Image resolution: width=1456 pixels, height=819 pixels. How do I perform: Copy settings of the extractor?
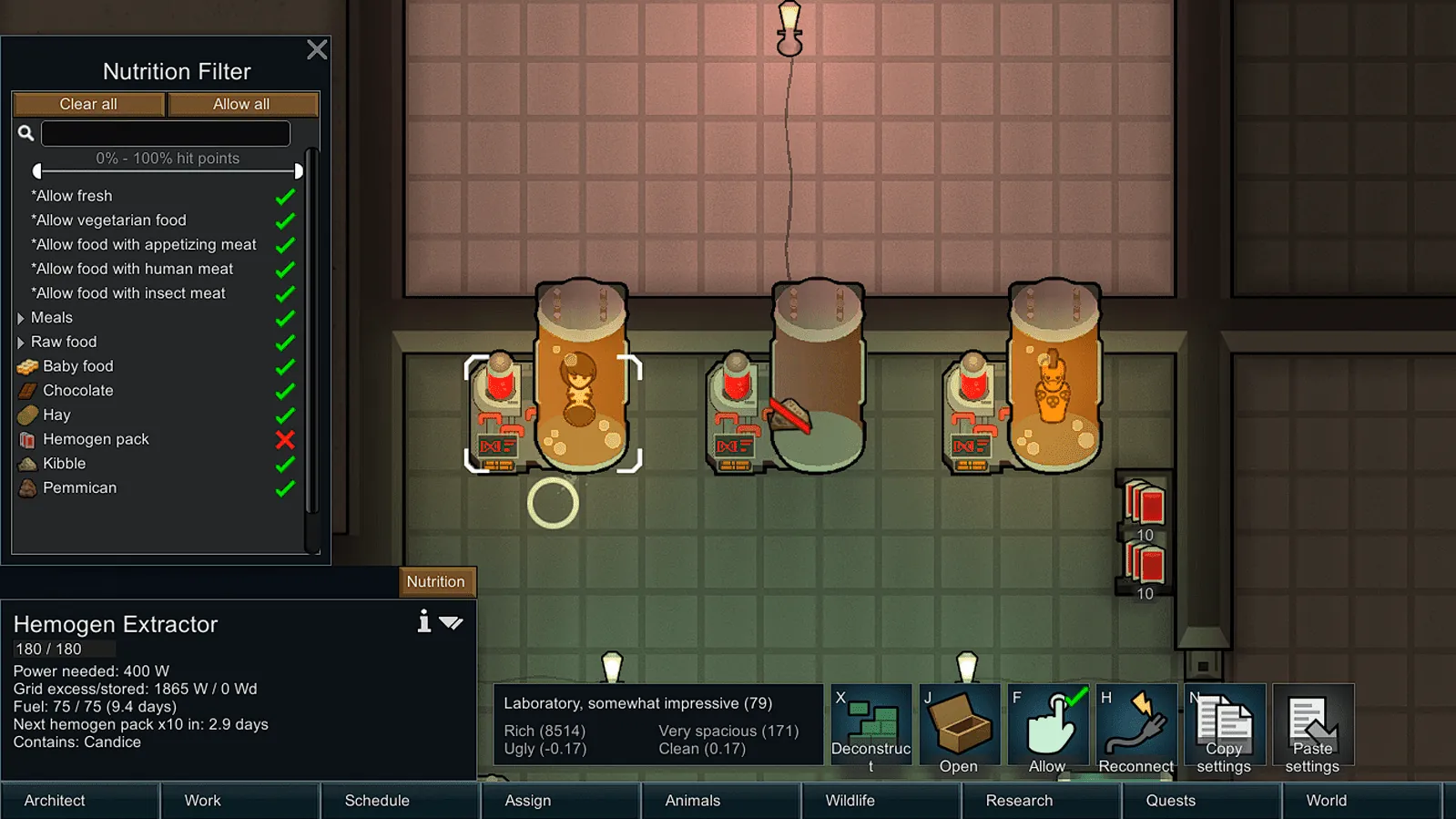pyautogui.click(x=1224, y=727)
